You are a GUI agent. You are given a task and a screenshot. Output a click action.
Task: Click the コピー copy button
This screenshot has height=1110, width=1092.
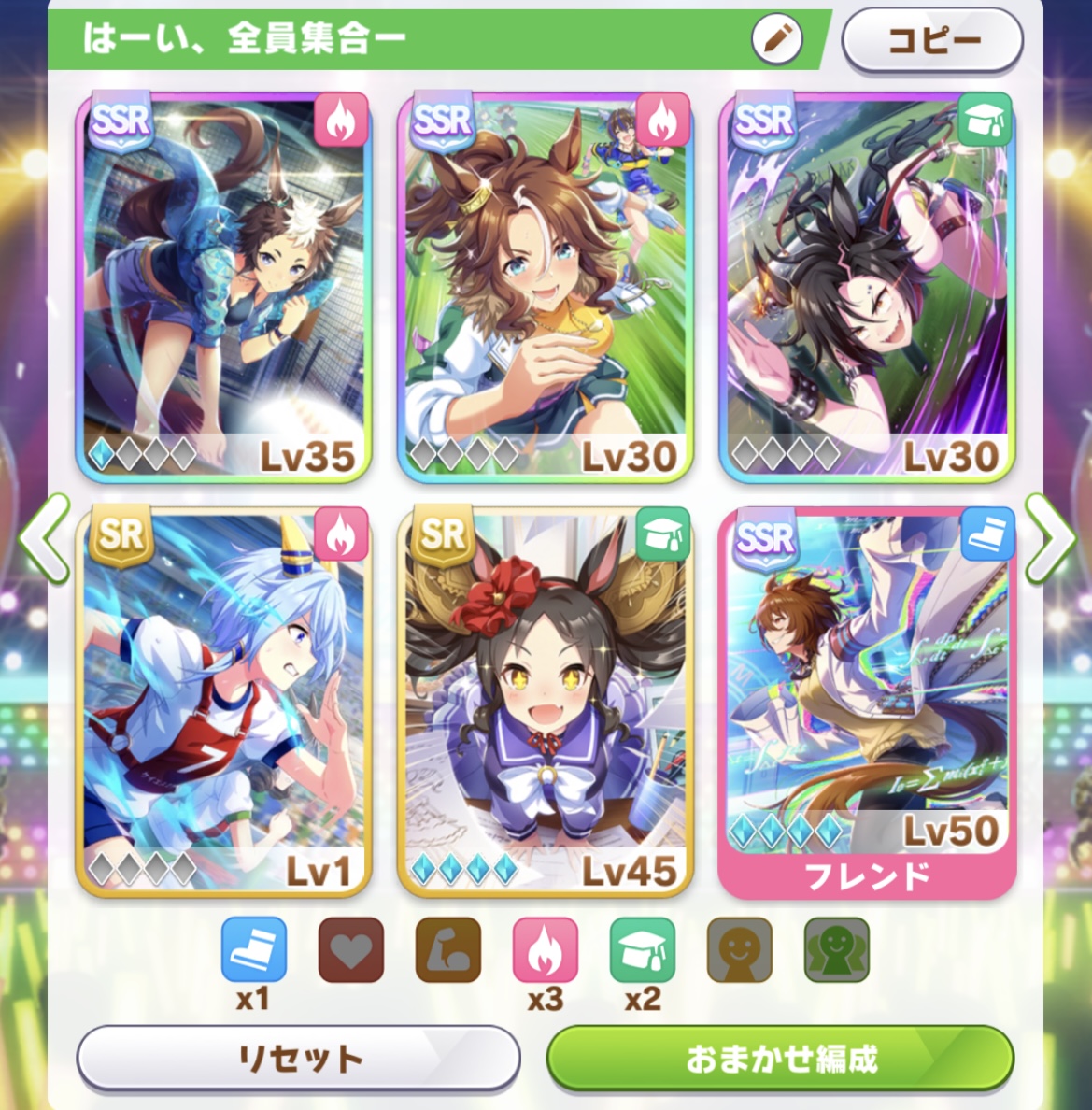[x=931, y=40]
